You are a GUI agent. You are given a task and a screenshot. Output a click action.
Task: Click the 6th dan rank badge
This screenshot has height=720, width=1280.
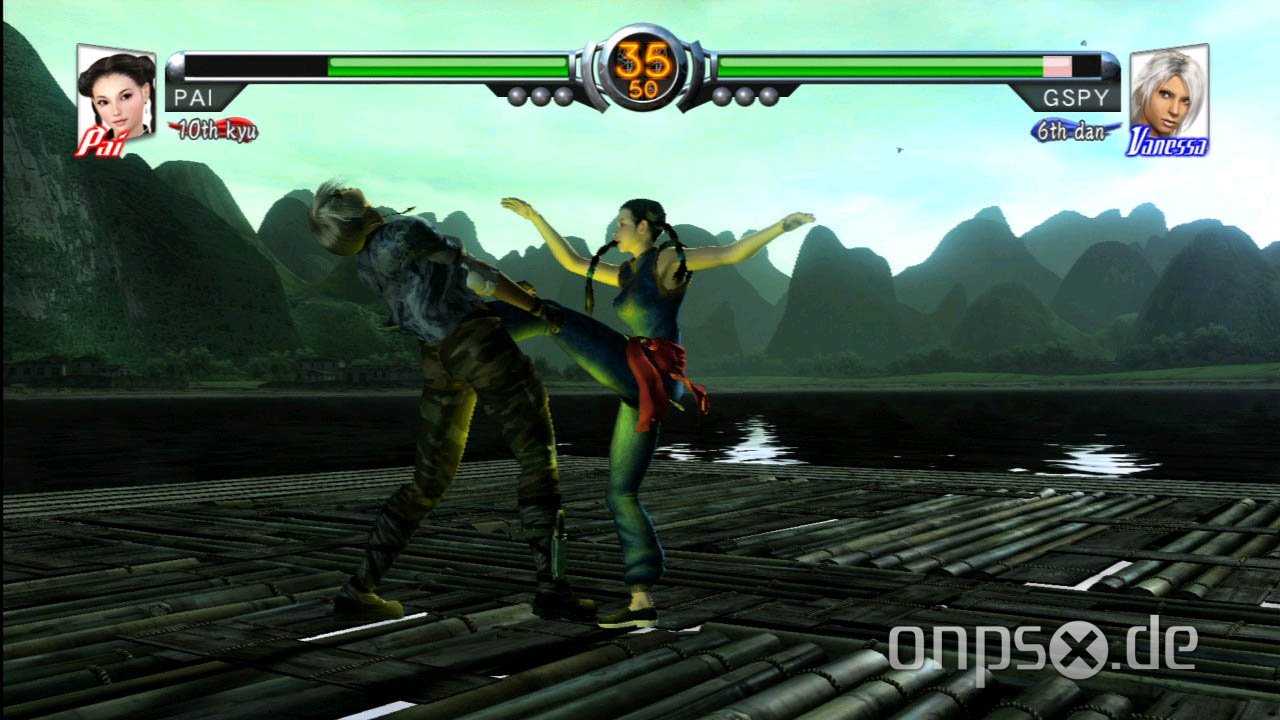pyautogui.click(x=1071, y=131)
